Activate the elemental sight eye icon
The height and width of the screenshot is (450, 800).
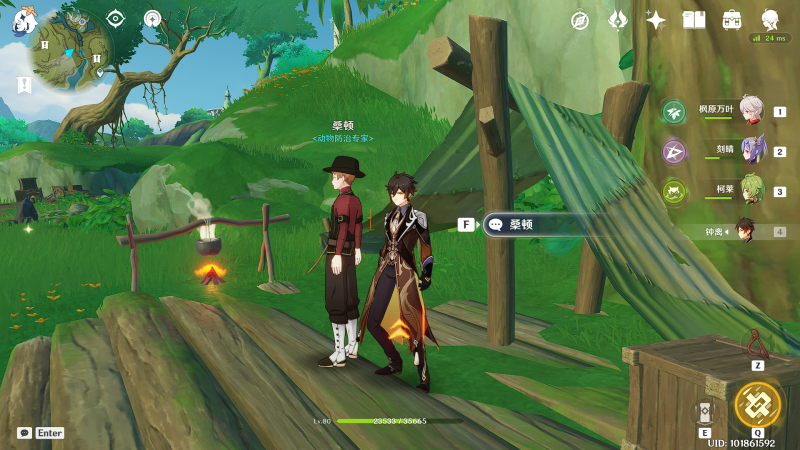pyautogui.click(x=115, y=18)
